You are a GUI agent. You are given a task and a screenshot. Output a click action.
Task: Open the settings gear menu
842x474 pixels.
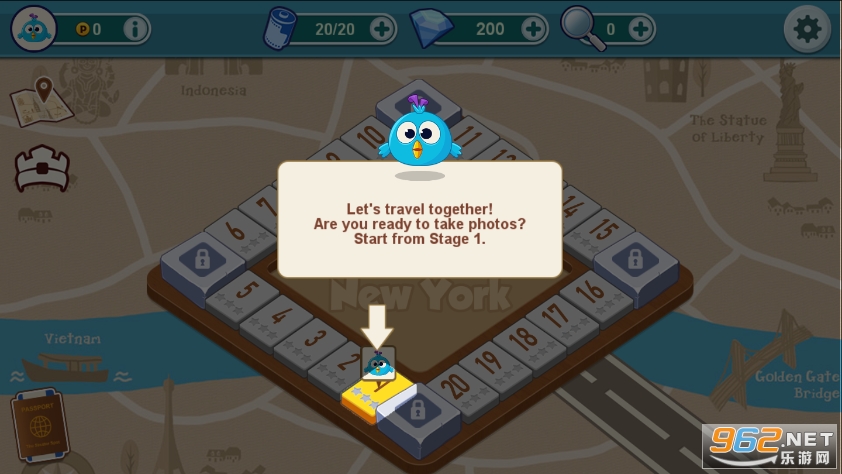click(x=806, y=29)
